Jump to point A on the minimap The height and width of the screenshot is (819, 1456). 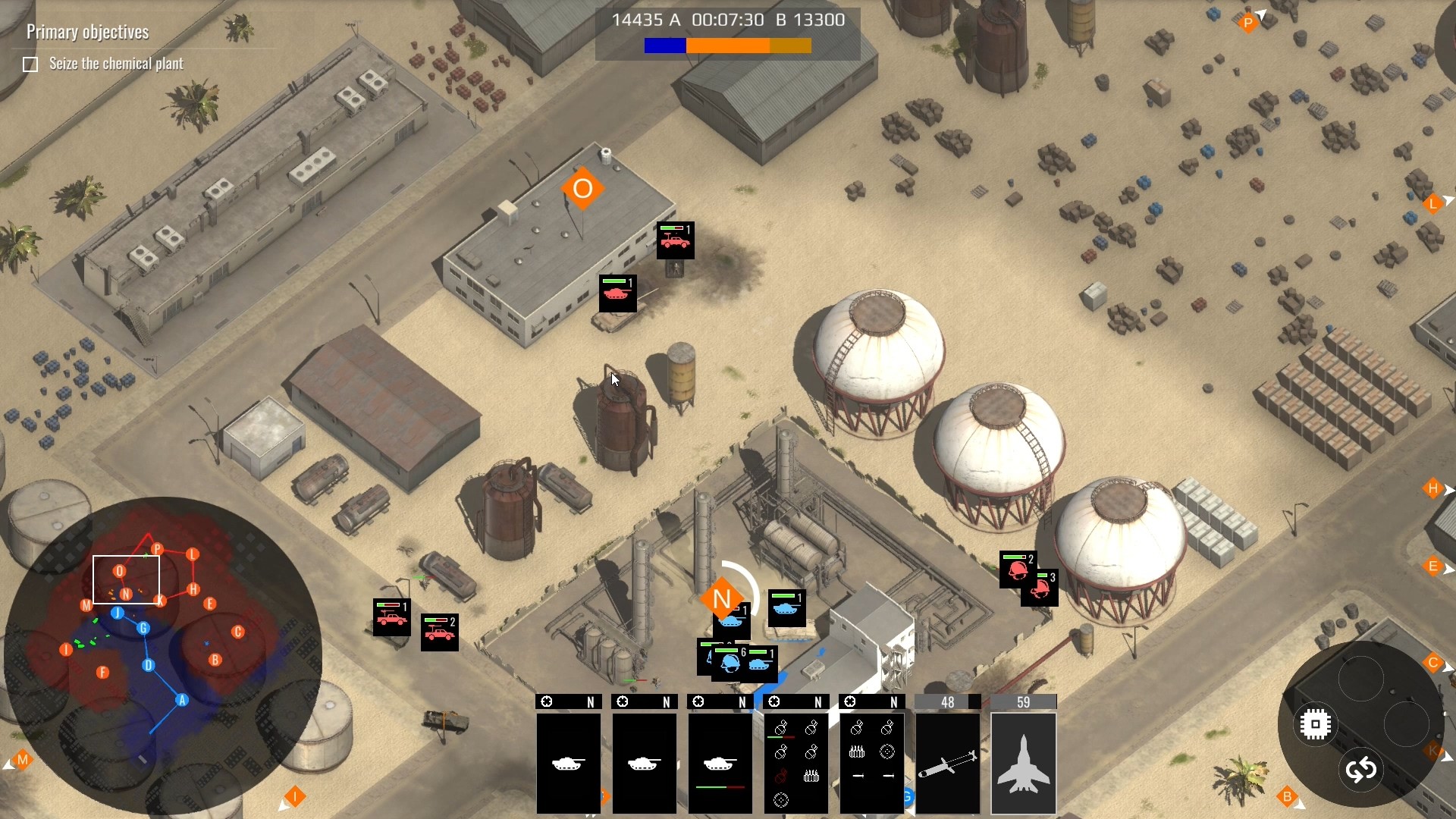[182, 700]
